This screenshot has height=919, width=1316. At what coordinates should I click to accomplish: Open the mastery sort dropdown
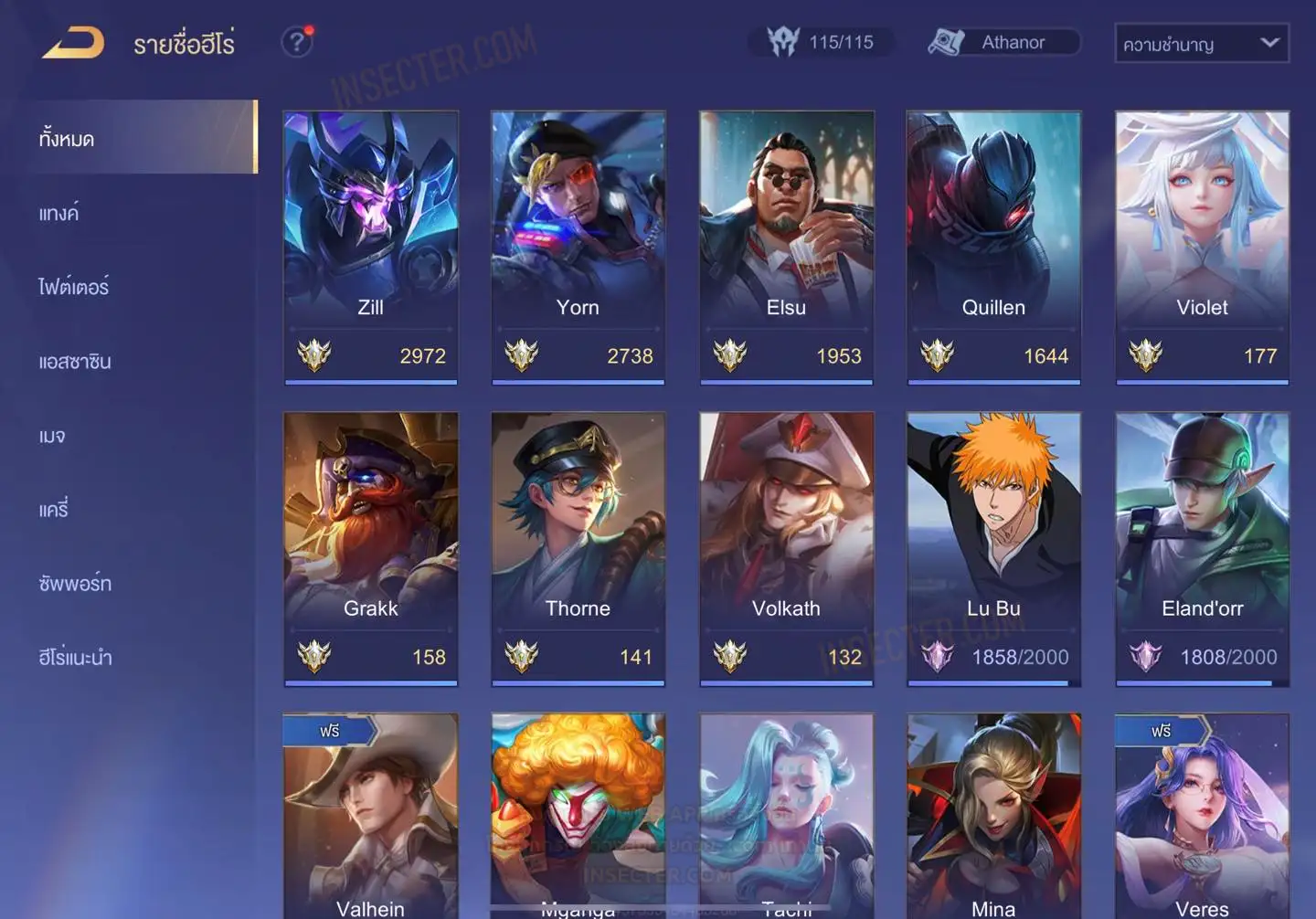[x=1201, y=43]
